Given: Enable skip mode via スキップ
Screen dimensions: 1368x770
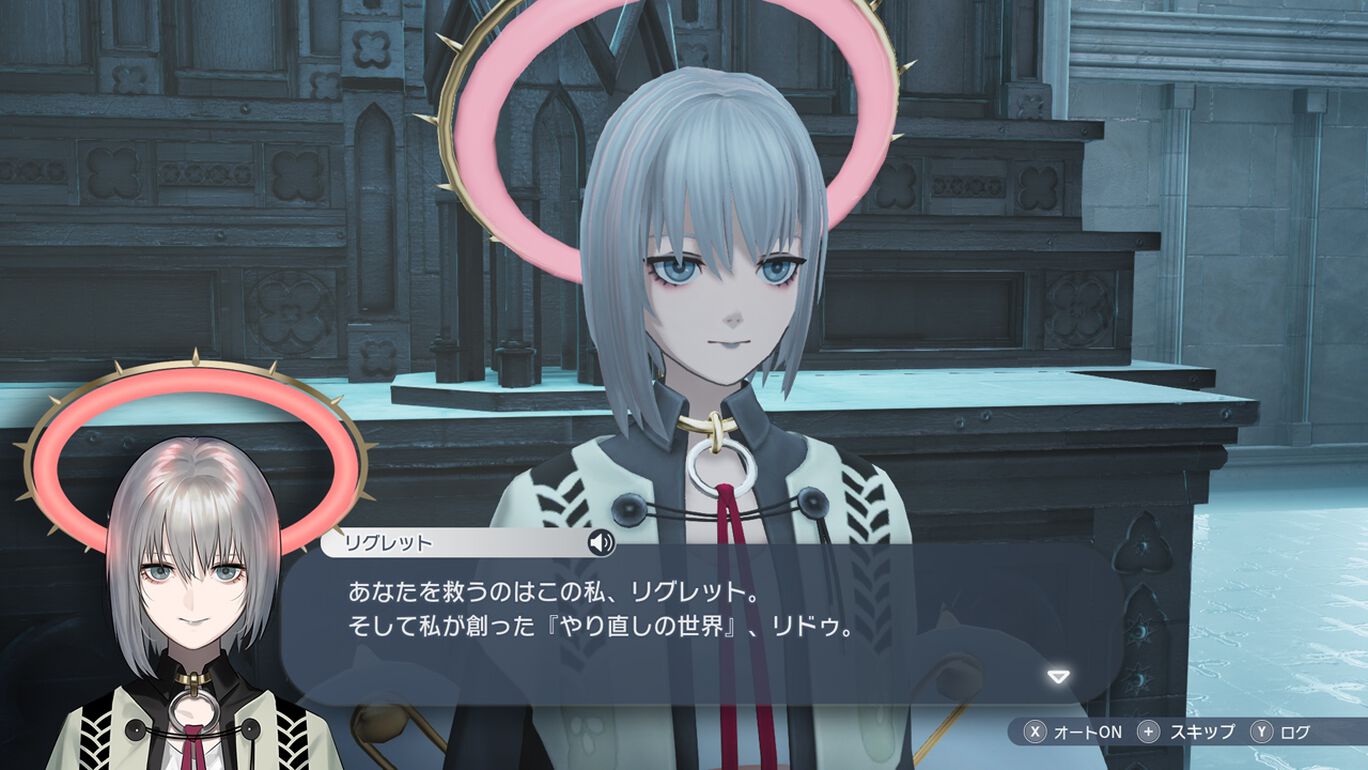Looking at the screenshot, I should (1205, 731).
